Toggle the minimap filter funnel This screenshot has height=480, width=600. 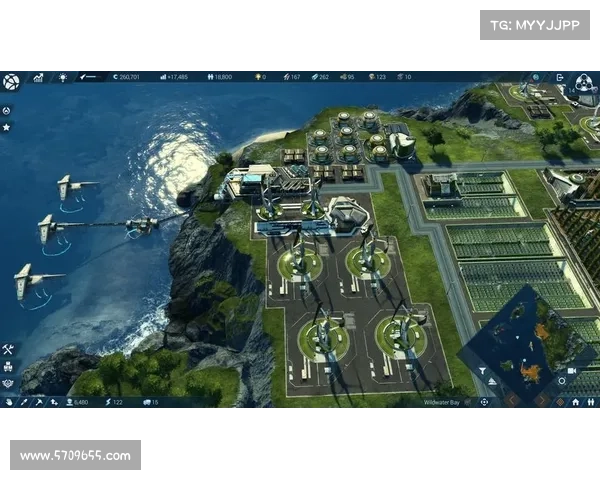pos(481,371)
